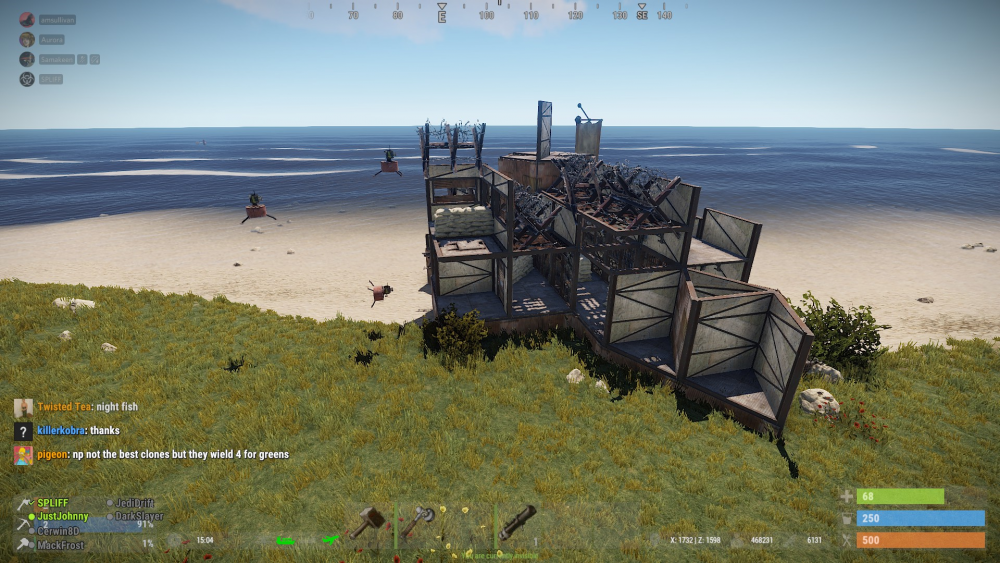Select the hatchet hotbar slot

(x=419, y=521)
